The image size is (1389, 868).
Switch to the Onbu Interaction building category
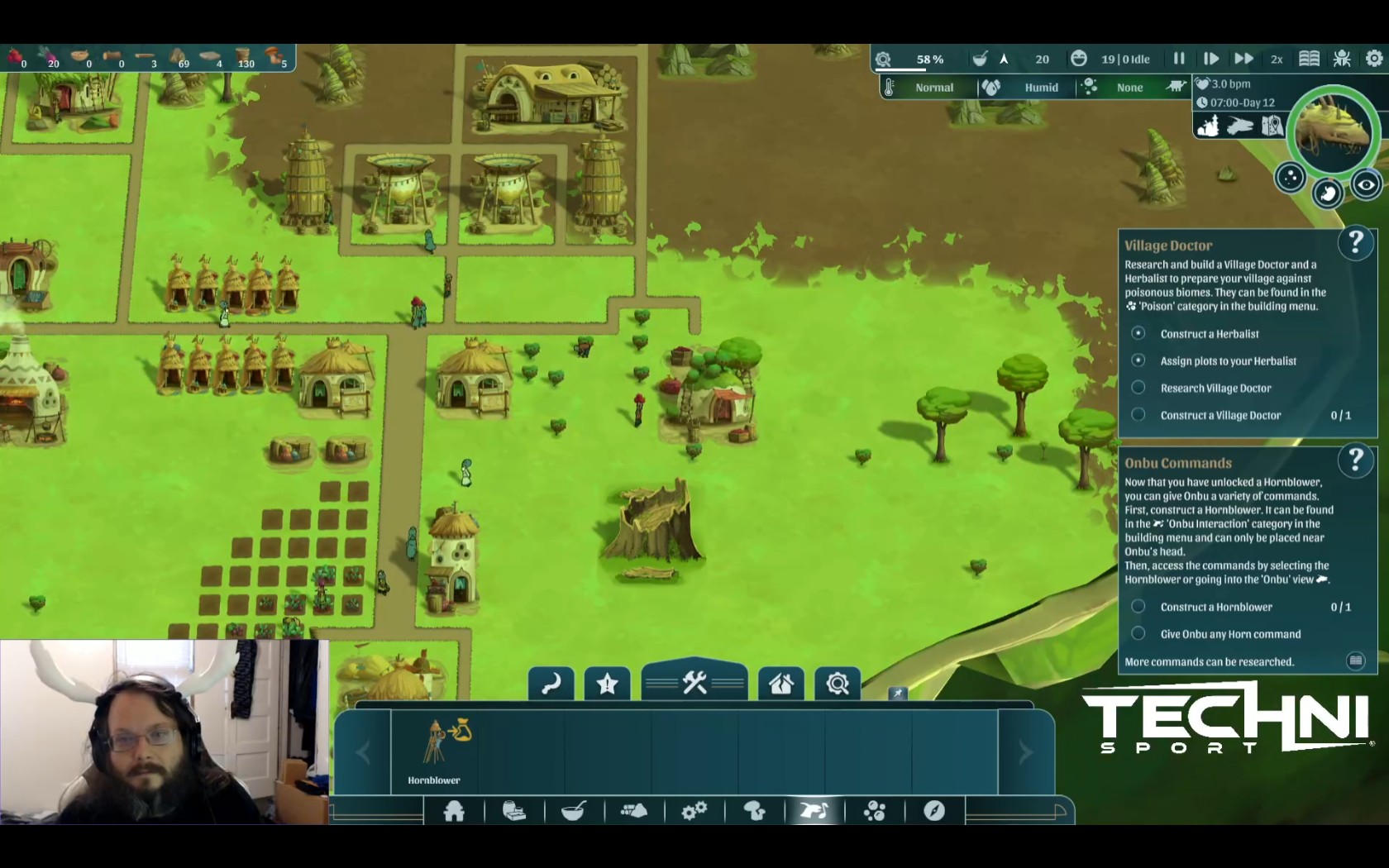[x=814, y=811]
